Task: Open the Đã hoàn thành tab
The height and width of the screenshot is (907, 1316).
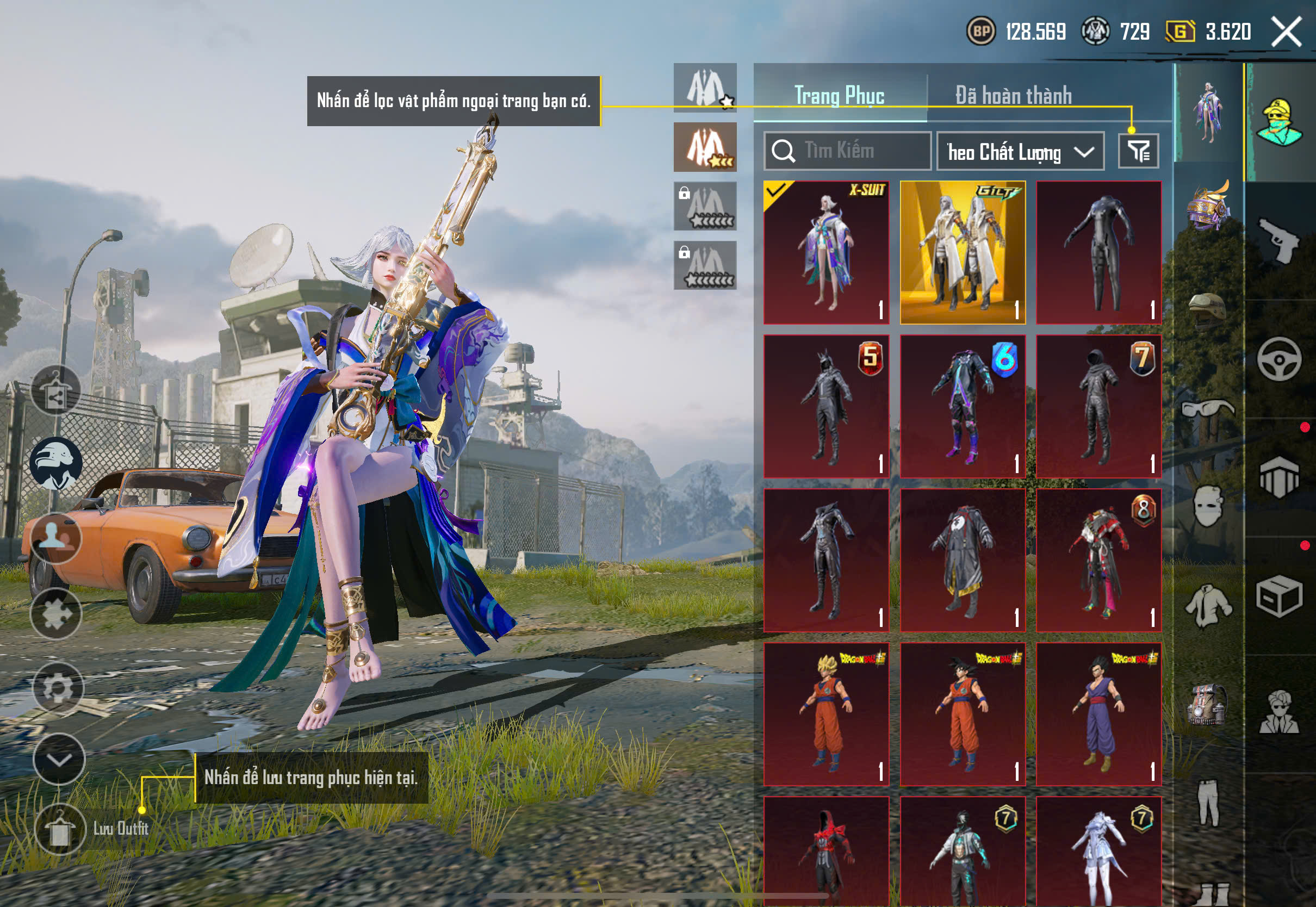Action: [1013, 96]
